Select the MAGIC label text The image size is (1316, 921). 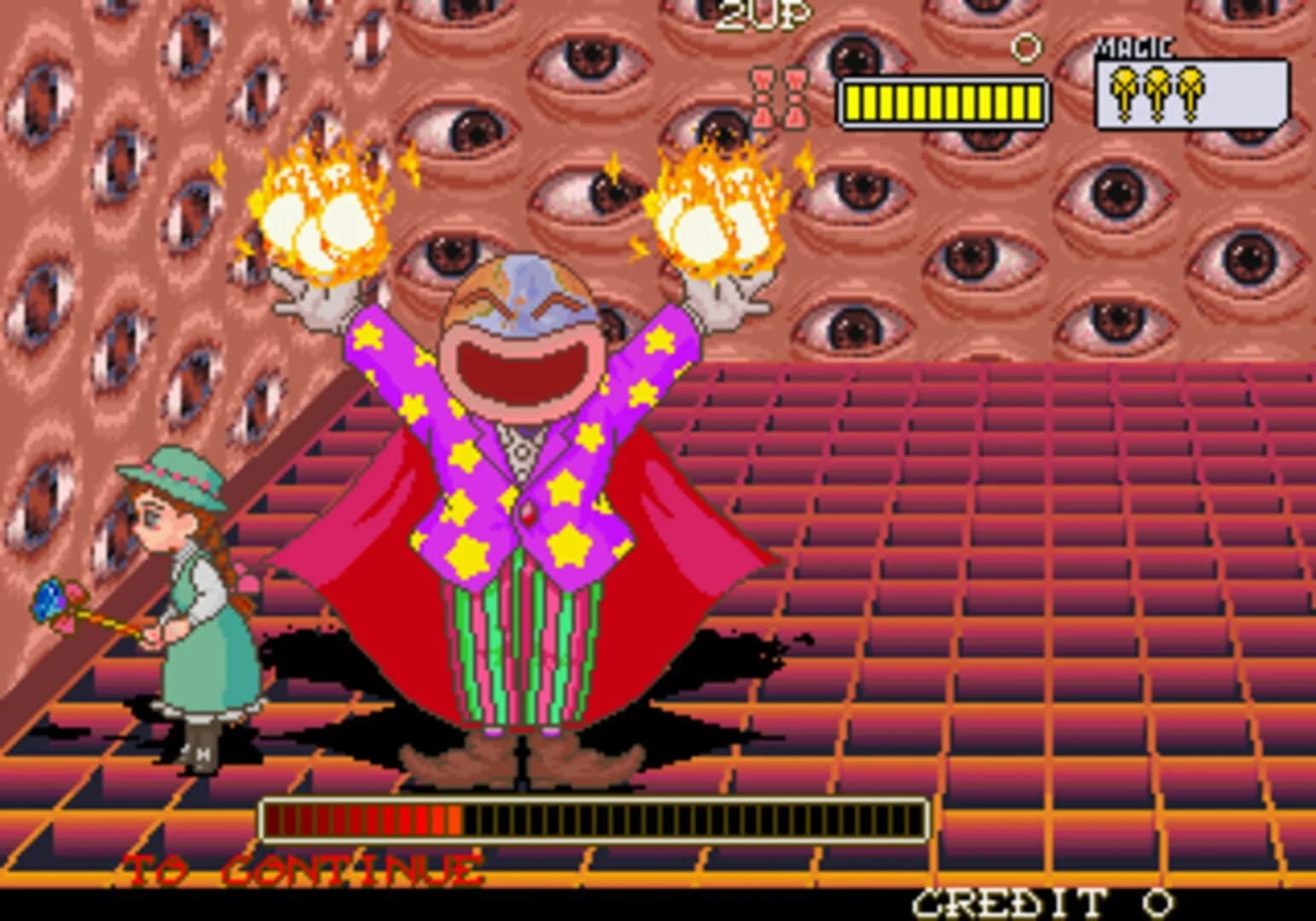1135,47
